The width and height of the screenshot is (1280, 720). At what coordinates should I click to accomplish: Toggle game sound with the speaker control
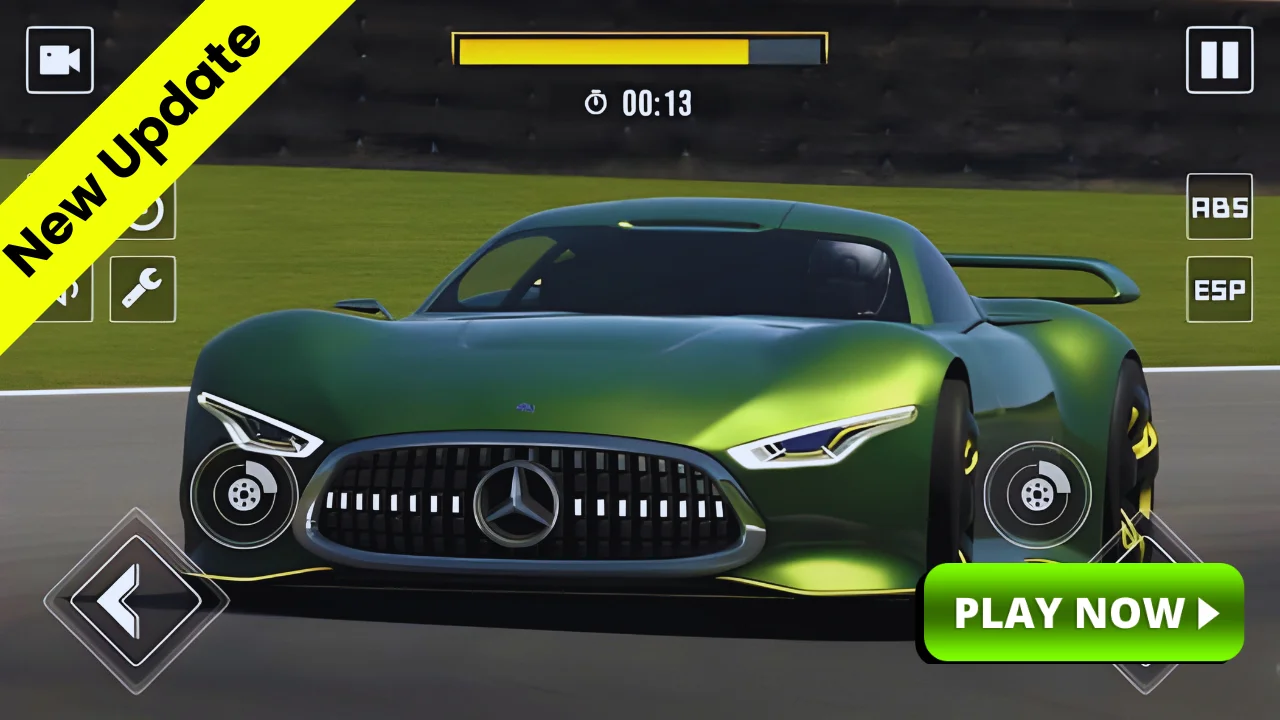coord(60,290)
